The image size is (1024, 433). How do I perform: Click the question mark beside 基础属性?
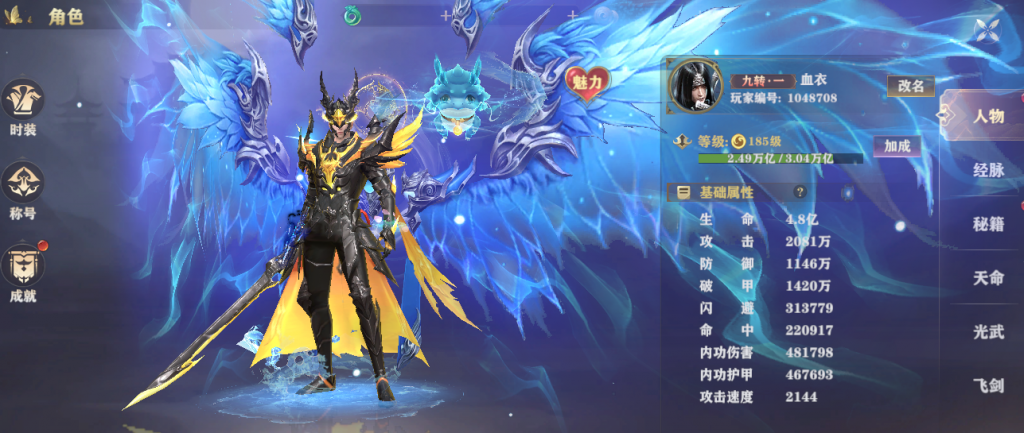[800, 192]
